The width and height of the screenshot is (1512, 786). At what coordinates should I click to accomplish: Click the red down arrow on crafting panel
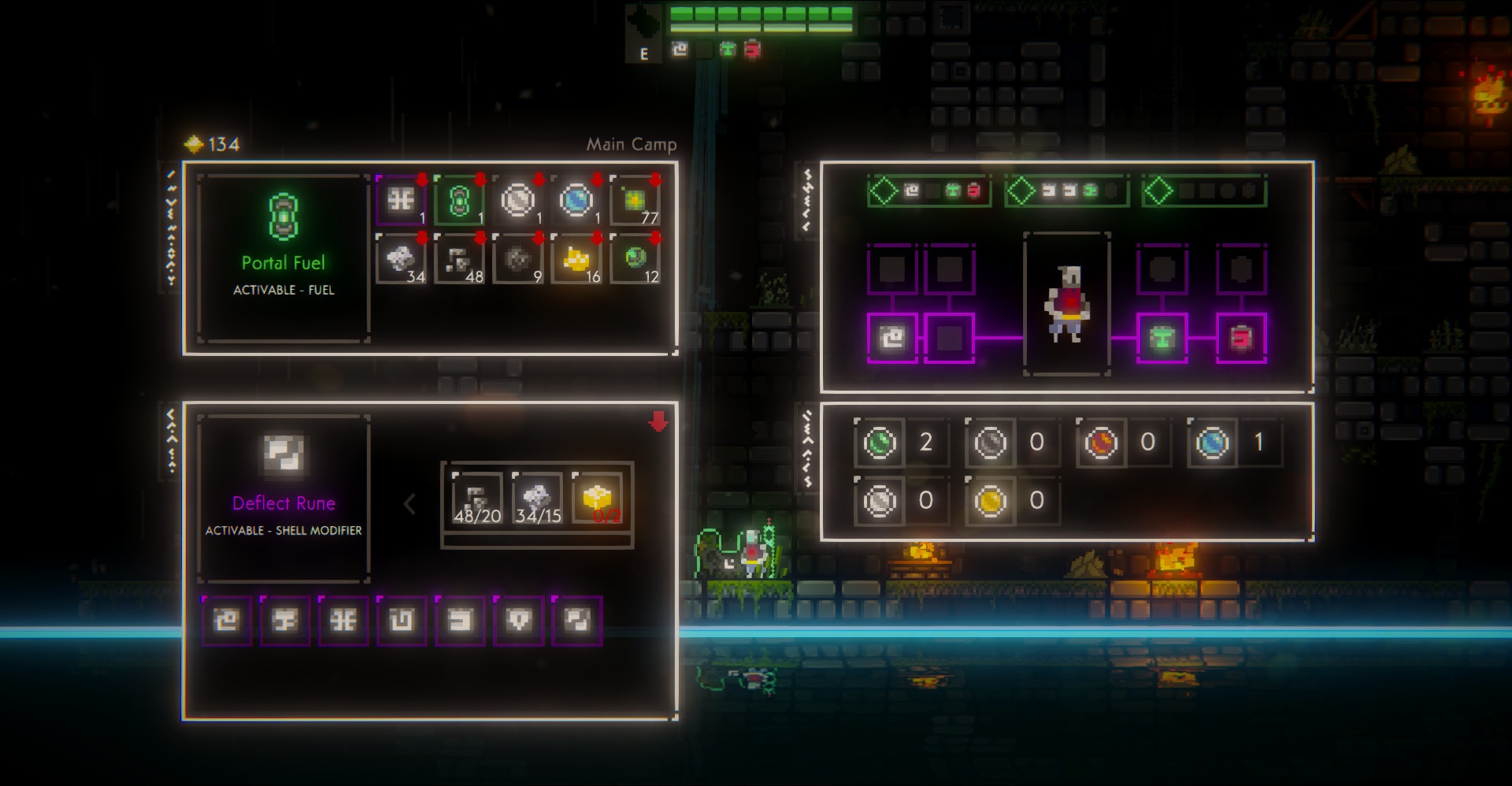click(658, 422)
